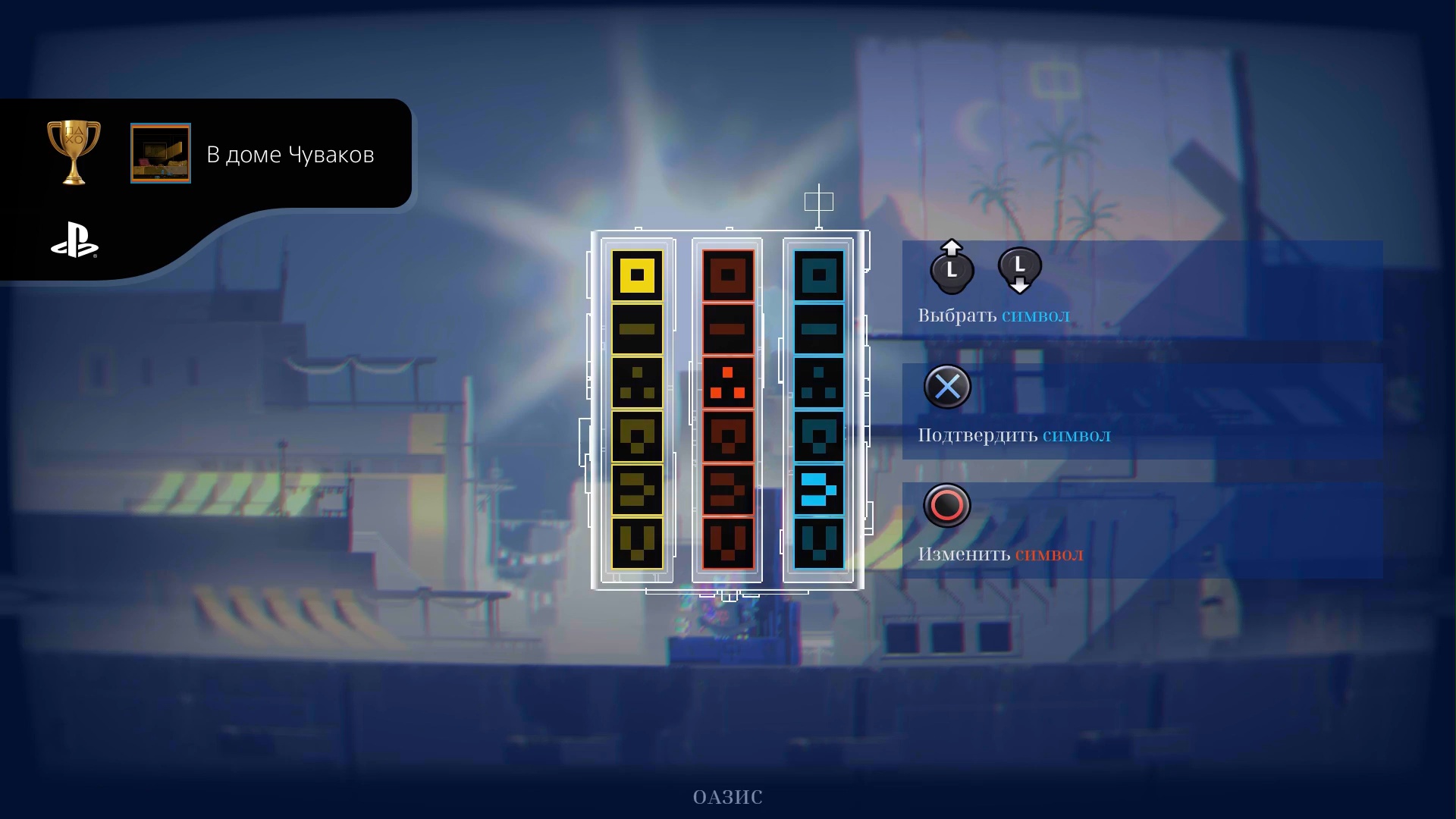Viewport: 1456px width, 819px height.
Task: Select the red ring-with-tail symbol
Action: (728, 437)
